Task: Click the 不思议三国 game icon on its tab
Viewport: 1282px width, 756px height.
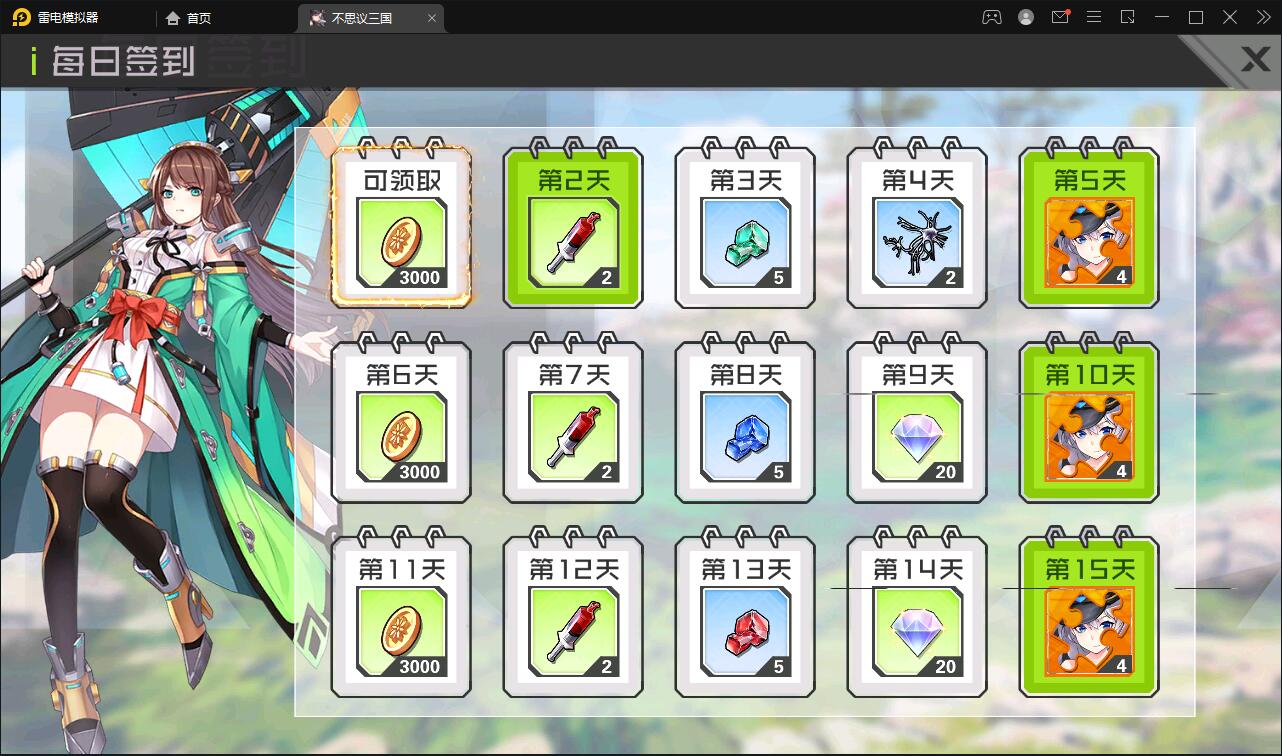Action: click(318, 17)
